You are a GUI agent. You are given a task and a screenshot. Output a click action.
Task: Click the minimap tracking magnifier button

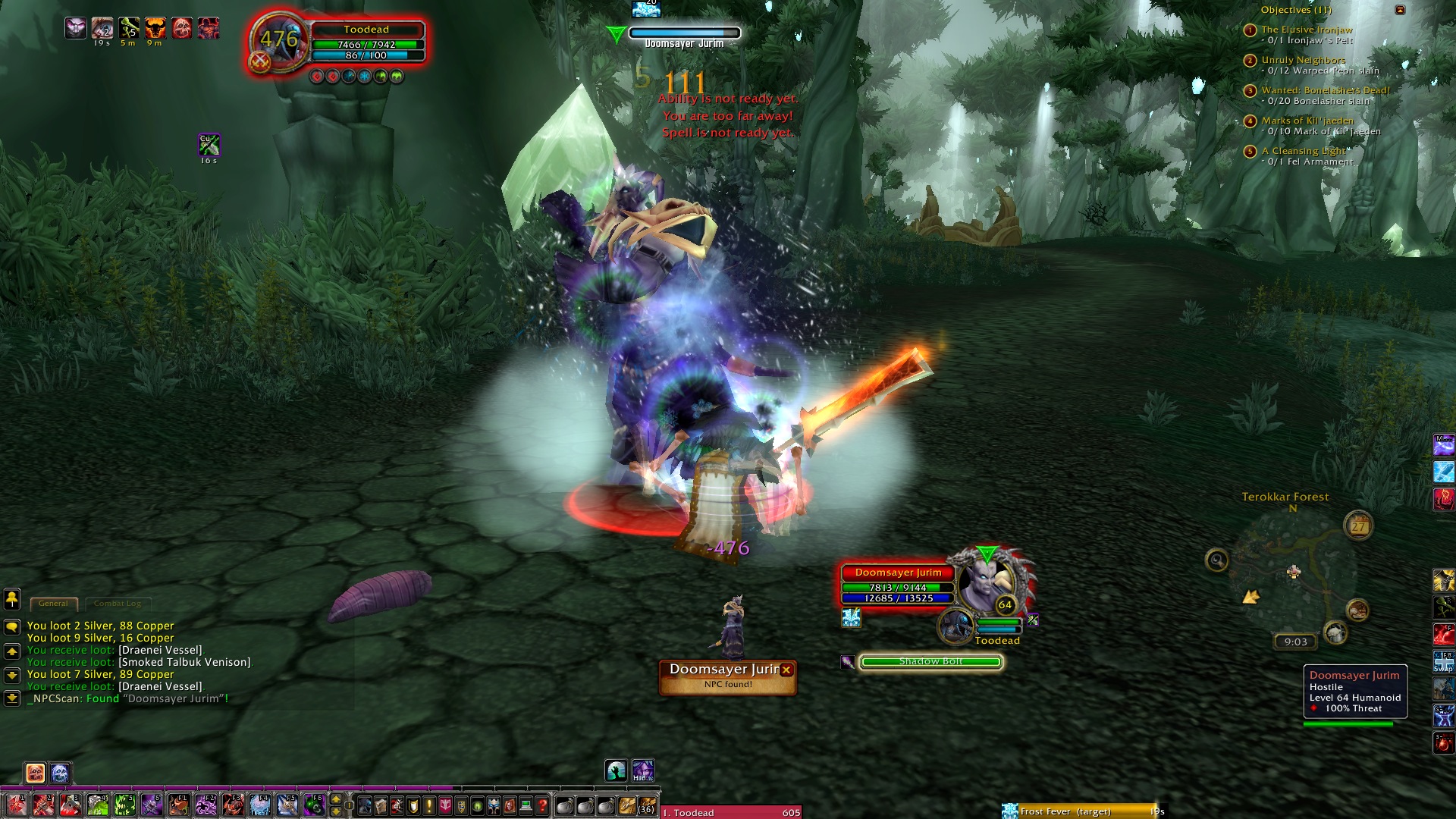1216,560
